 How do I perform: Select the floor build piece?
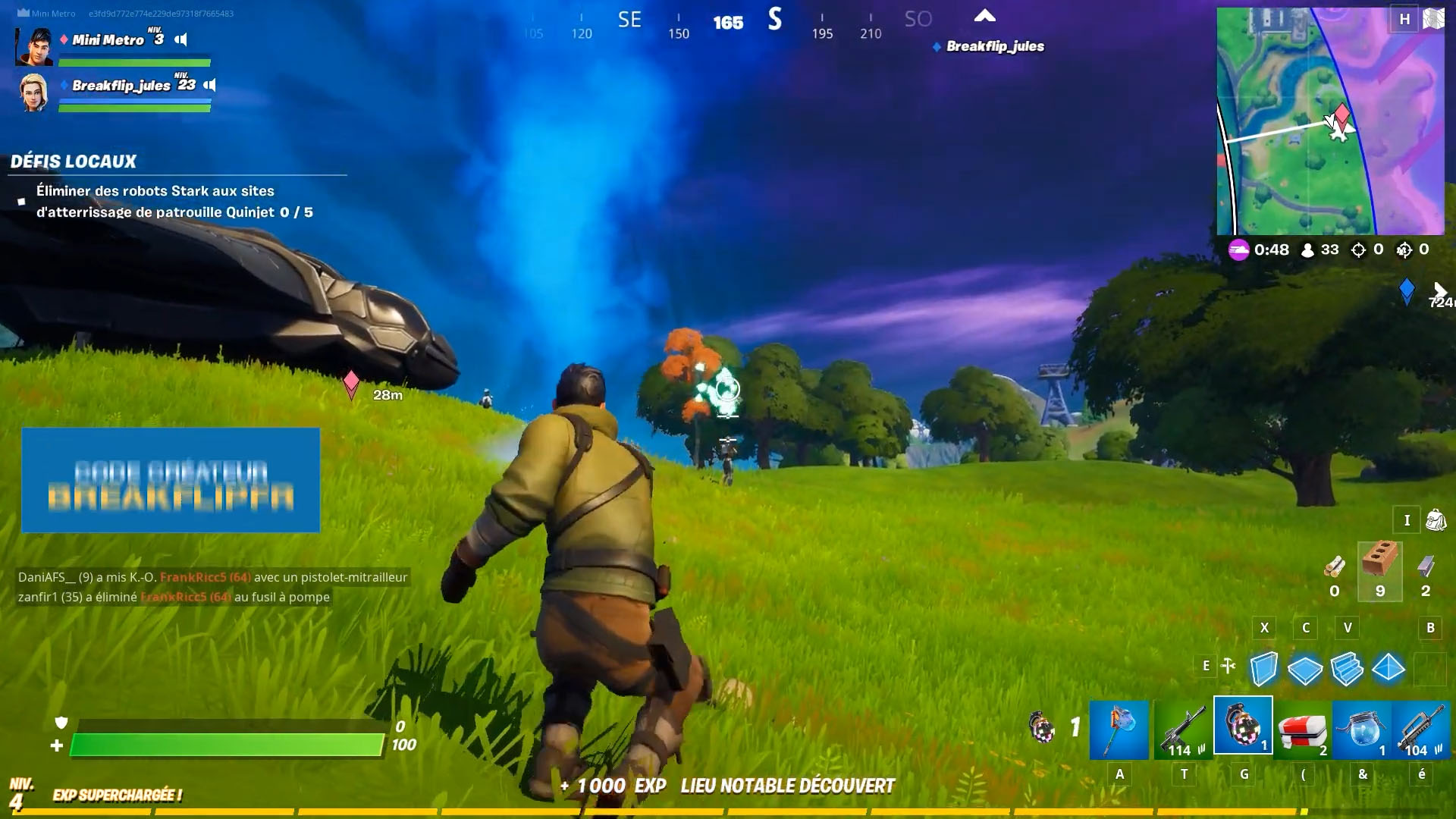coord(1306,668)
